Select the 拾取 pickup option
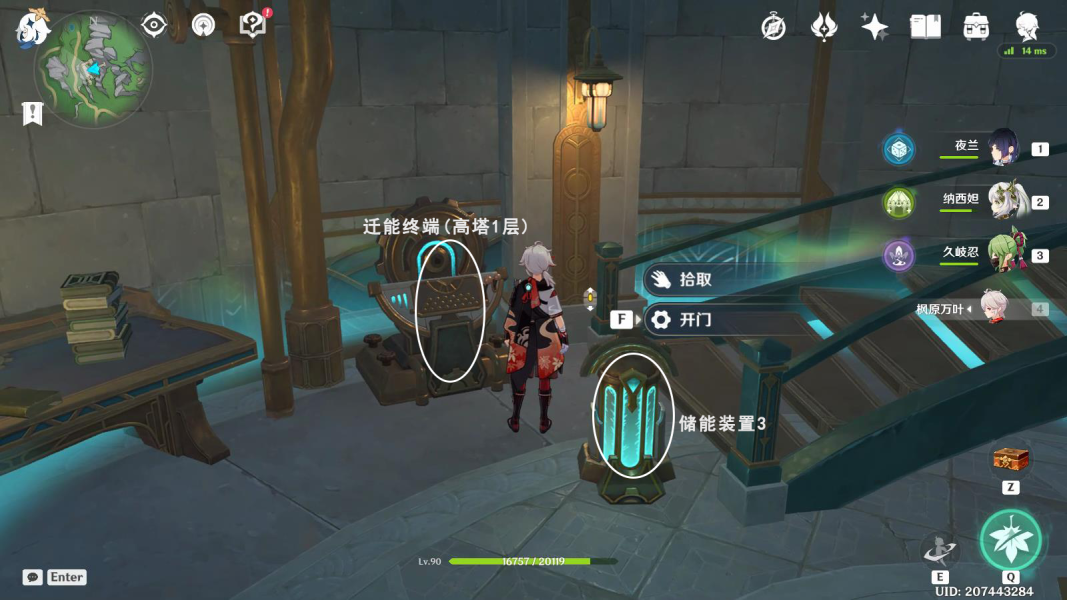 tap(696, 280)
